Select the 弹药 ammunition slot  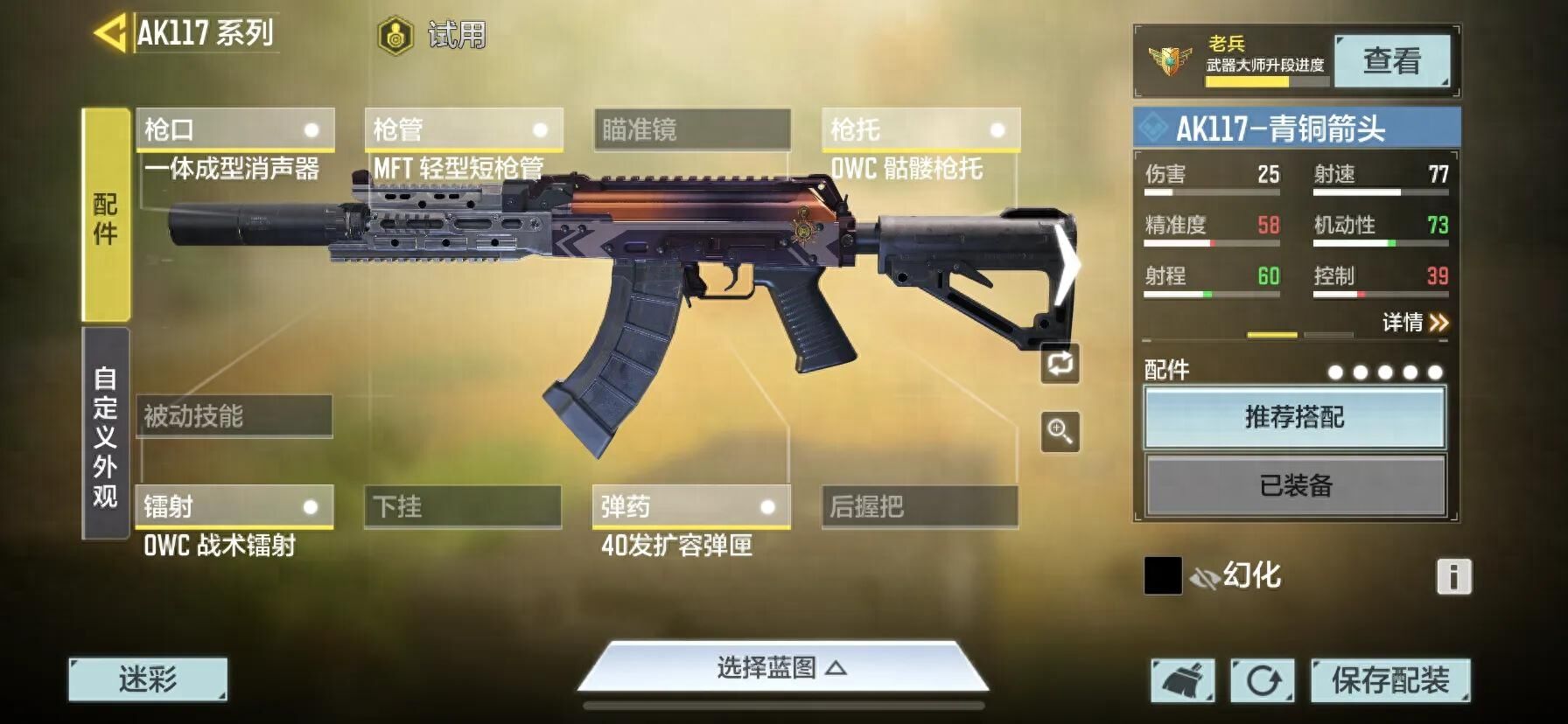click(x=691, y=506)
